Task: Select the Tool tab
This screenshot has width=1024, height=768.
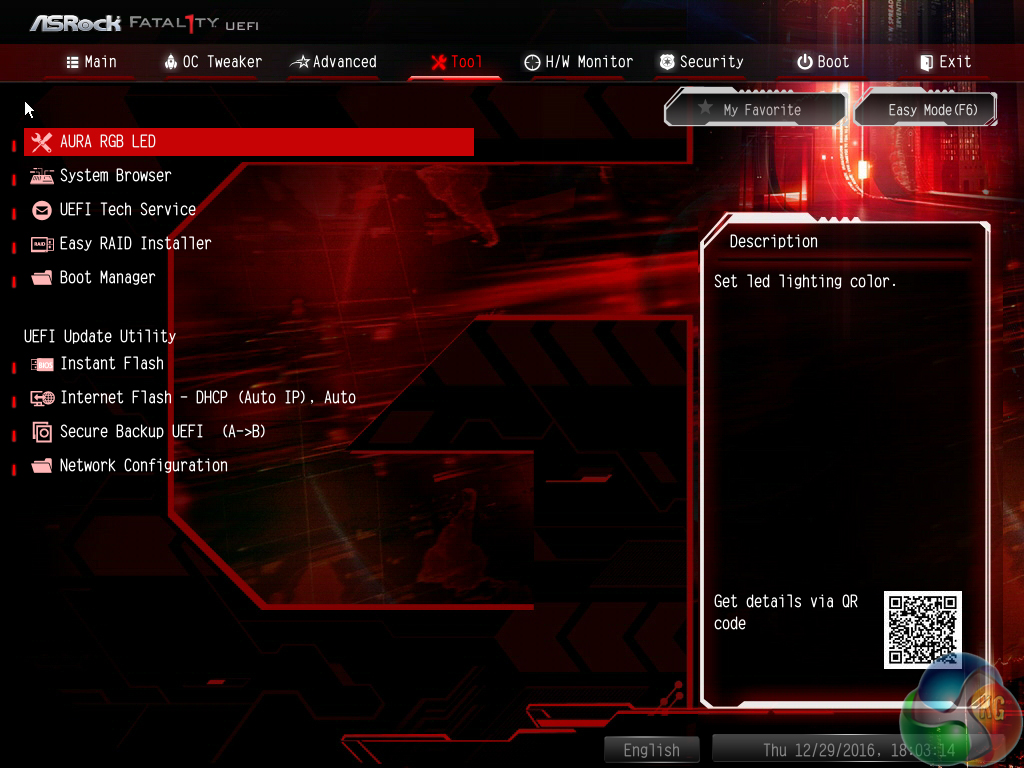Action: pos(456,62)
